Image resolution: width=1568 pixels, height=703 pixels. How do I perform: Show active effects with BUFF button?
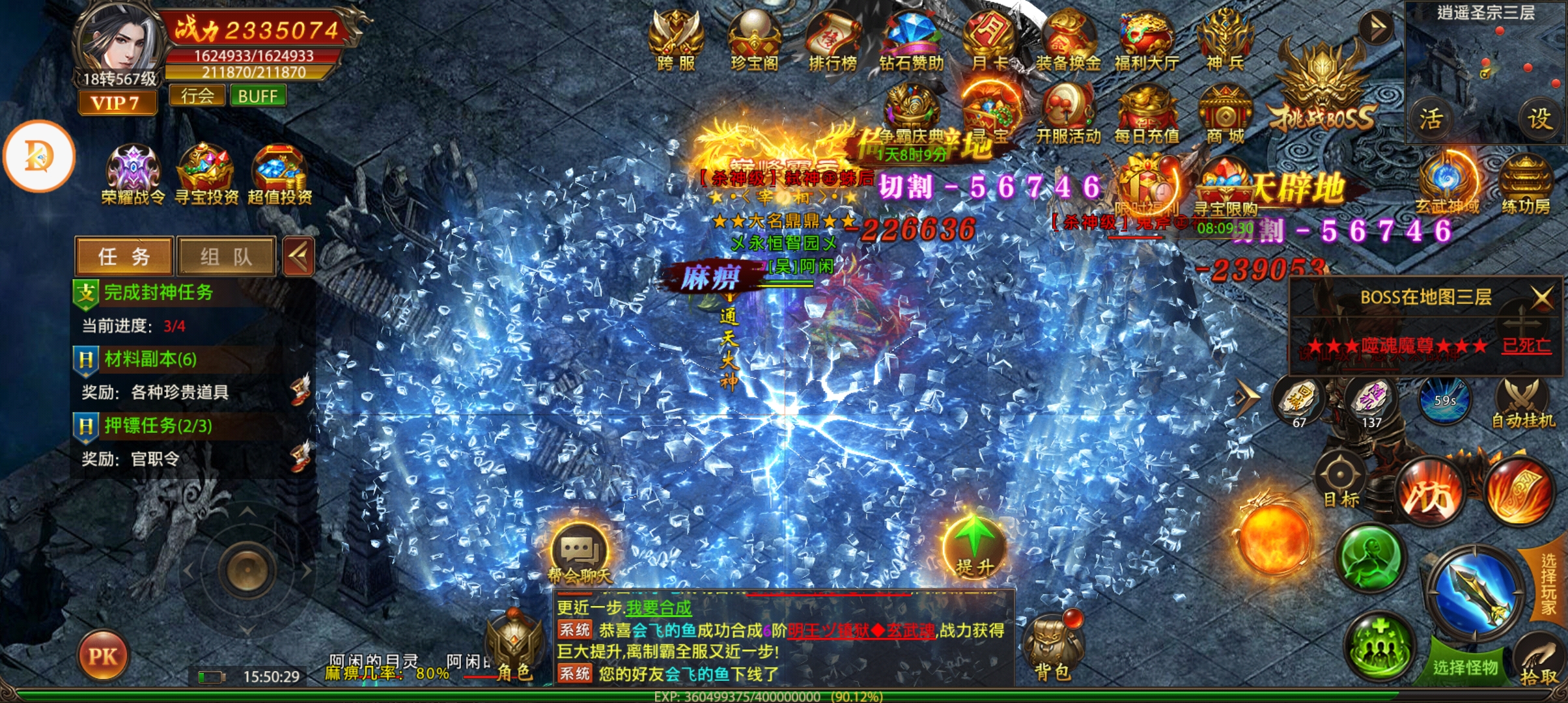[257, 96]
